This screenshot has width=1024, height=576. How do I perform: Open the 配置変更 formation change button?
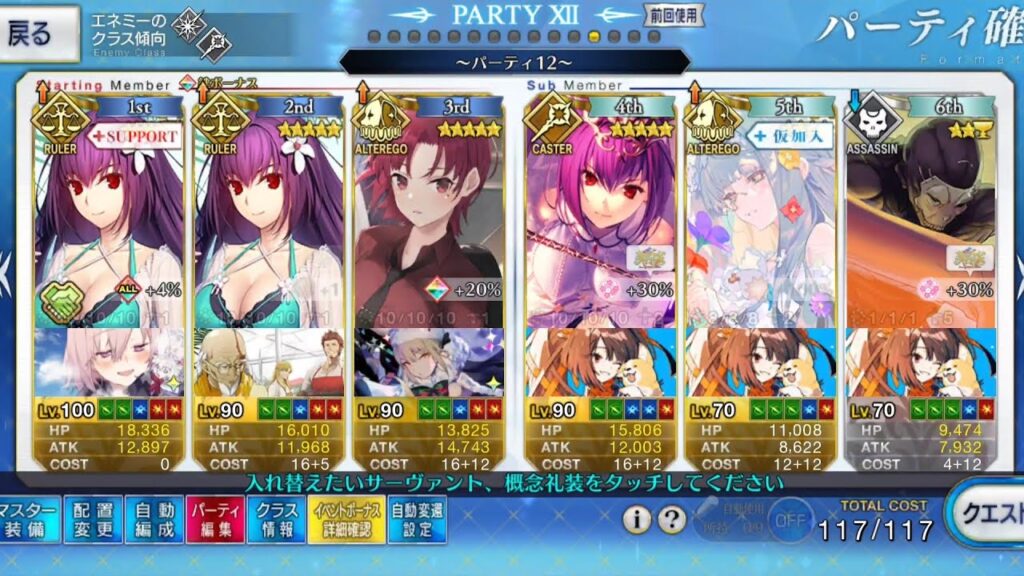pos(93,520)
